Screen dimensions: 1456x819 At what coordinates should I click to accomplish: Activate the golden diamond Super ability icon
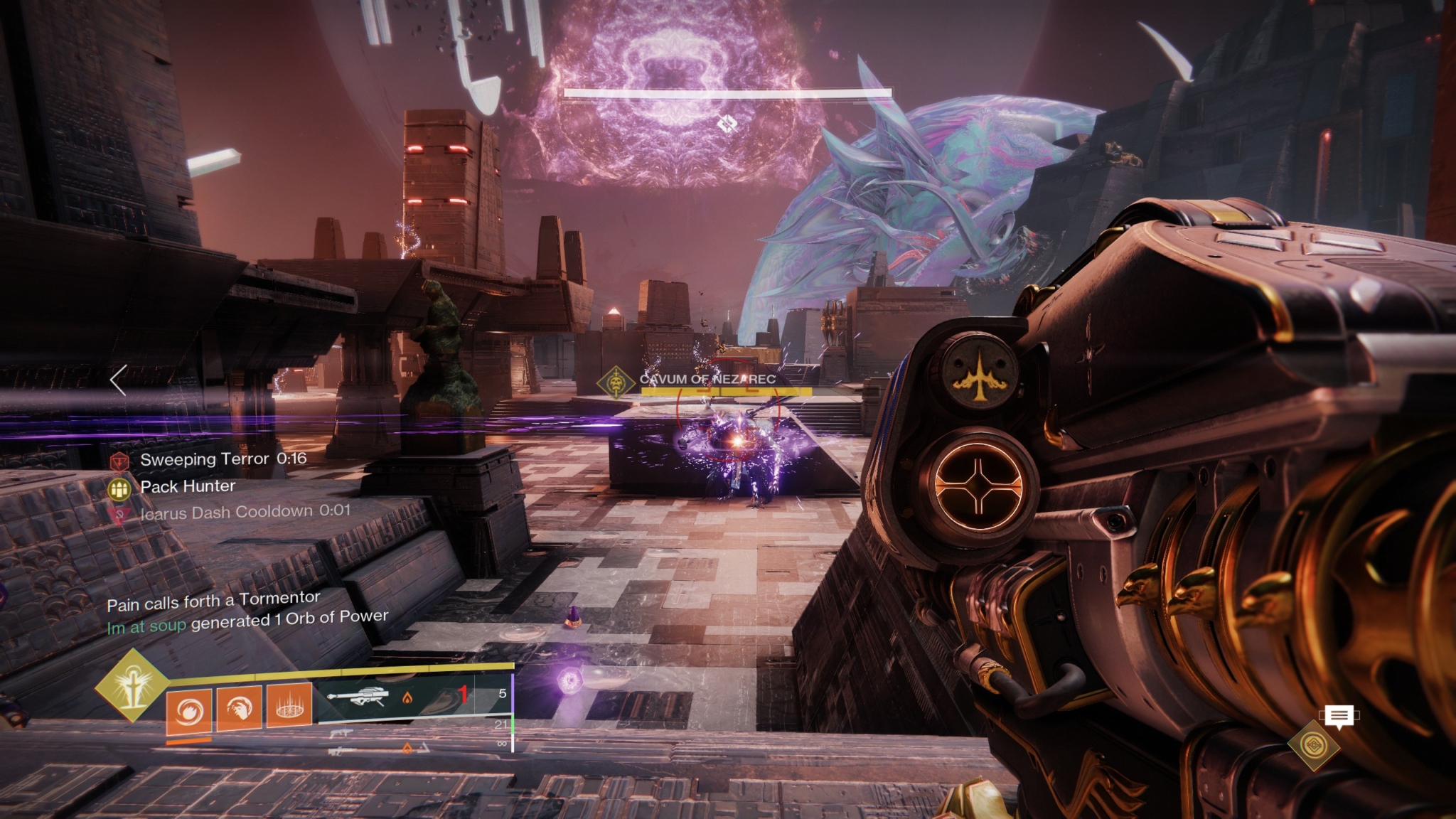click(x=132, y=686)
